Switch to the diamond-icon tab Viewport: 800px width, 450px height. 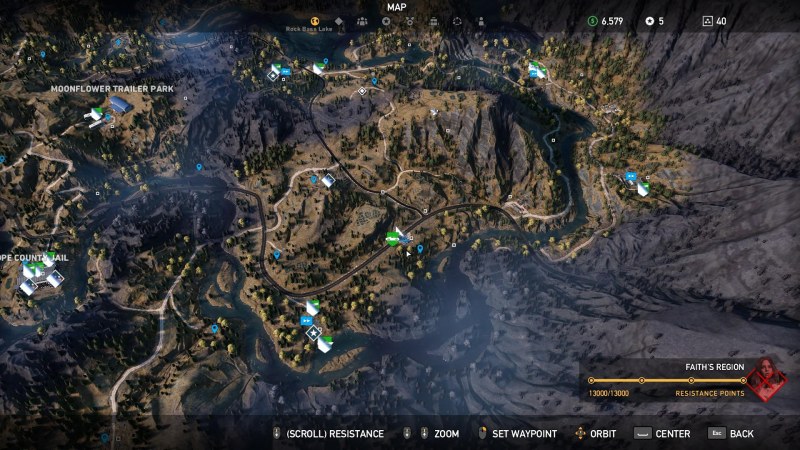click(338, 20)
